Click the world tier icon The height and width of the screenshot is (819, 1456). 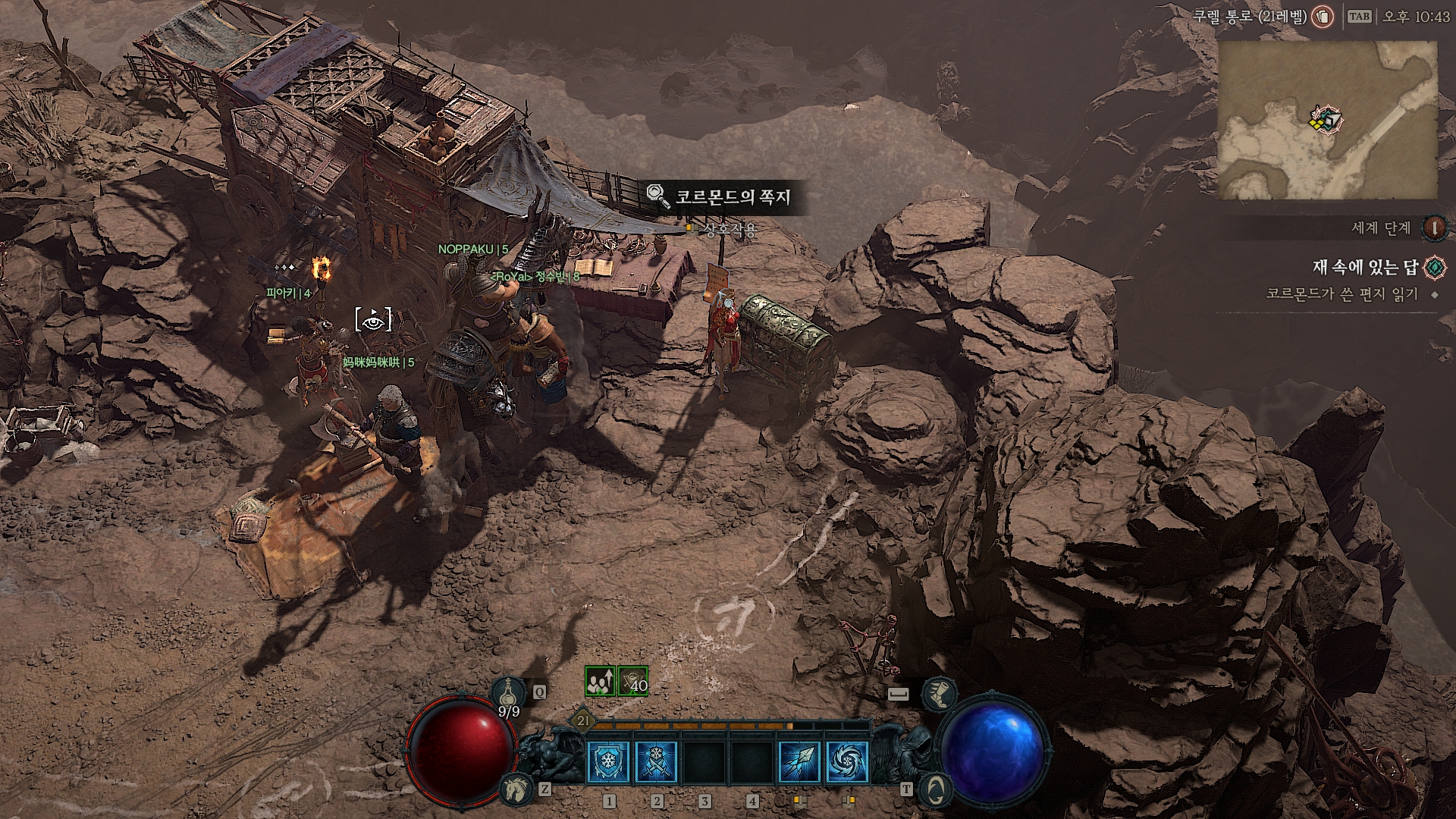(1434, 227)
